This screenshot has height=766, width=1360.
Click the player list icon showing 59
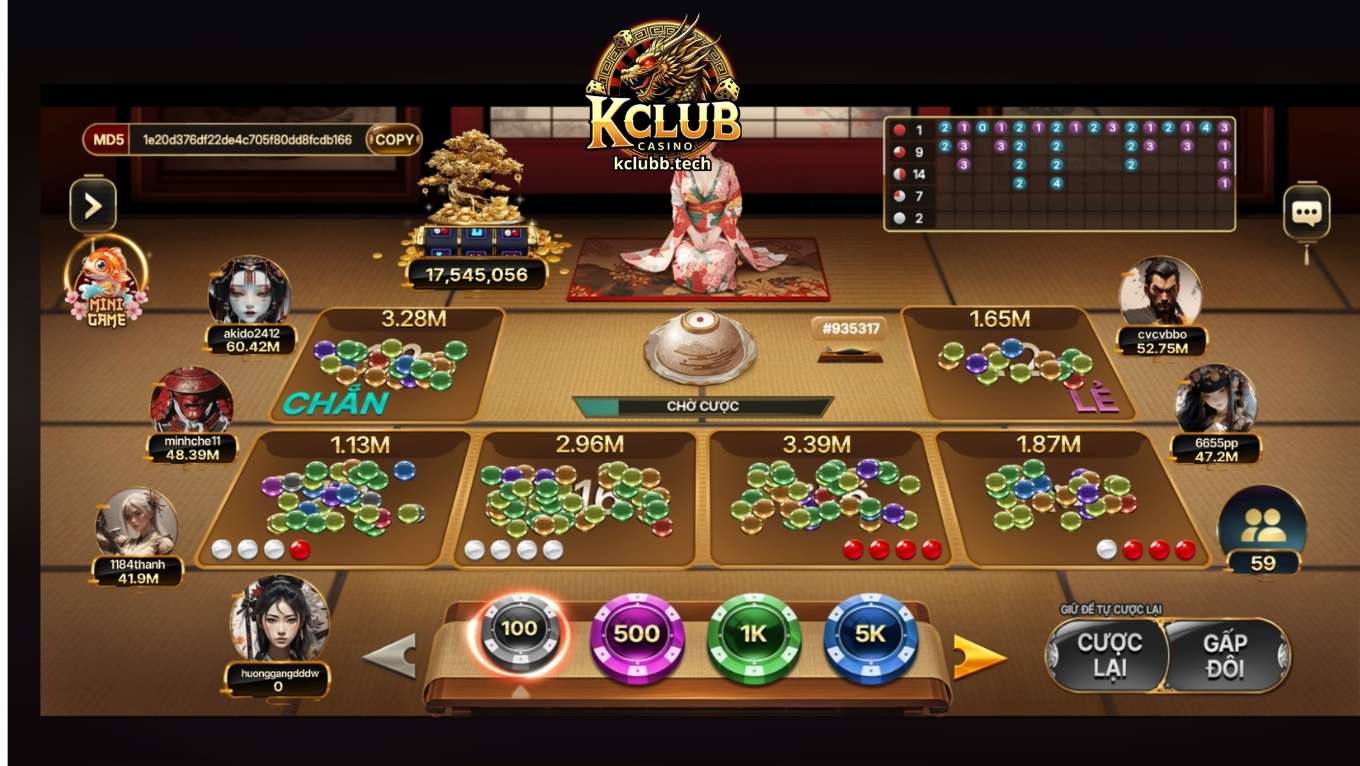coord(1262,523)
